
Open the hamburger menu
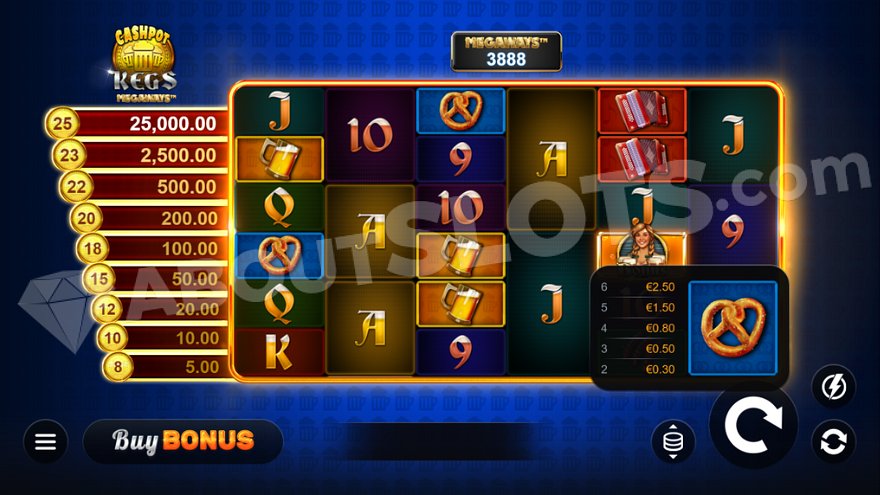[x=45, y=441]
